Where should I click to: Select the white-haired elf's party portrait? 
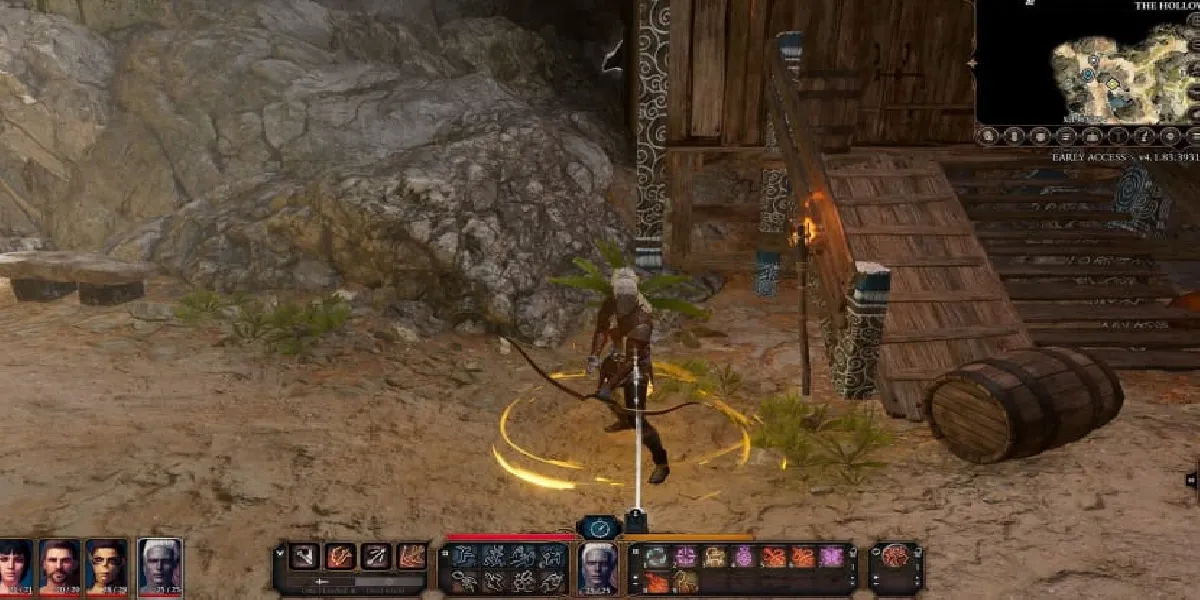pos(159,565)
